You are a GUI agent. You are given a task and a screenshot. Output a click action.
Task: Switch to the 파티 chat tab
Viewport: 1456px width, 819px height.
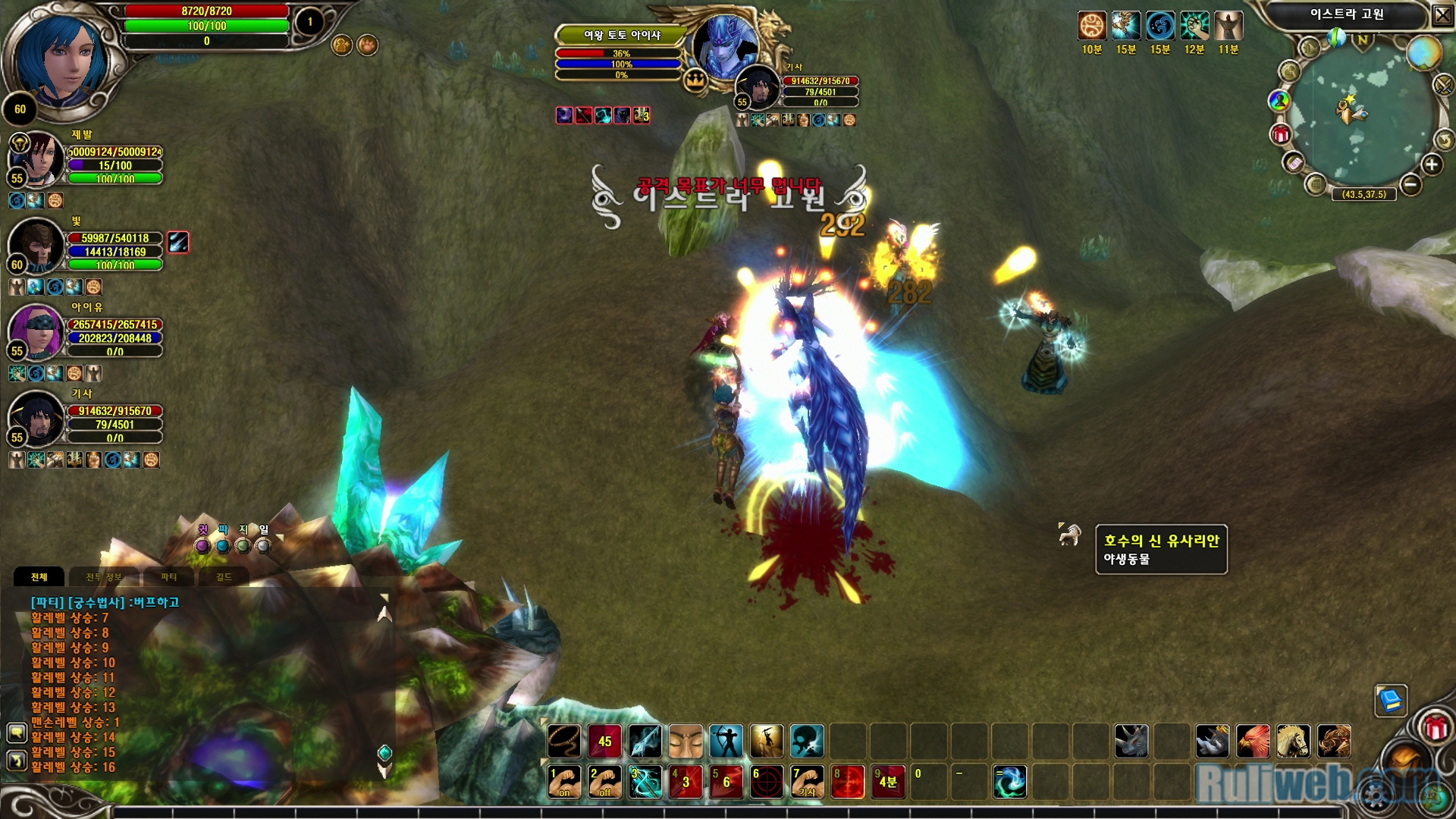pos(168,577)
